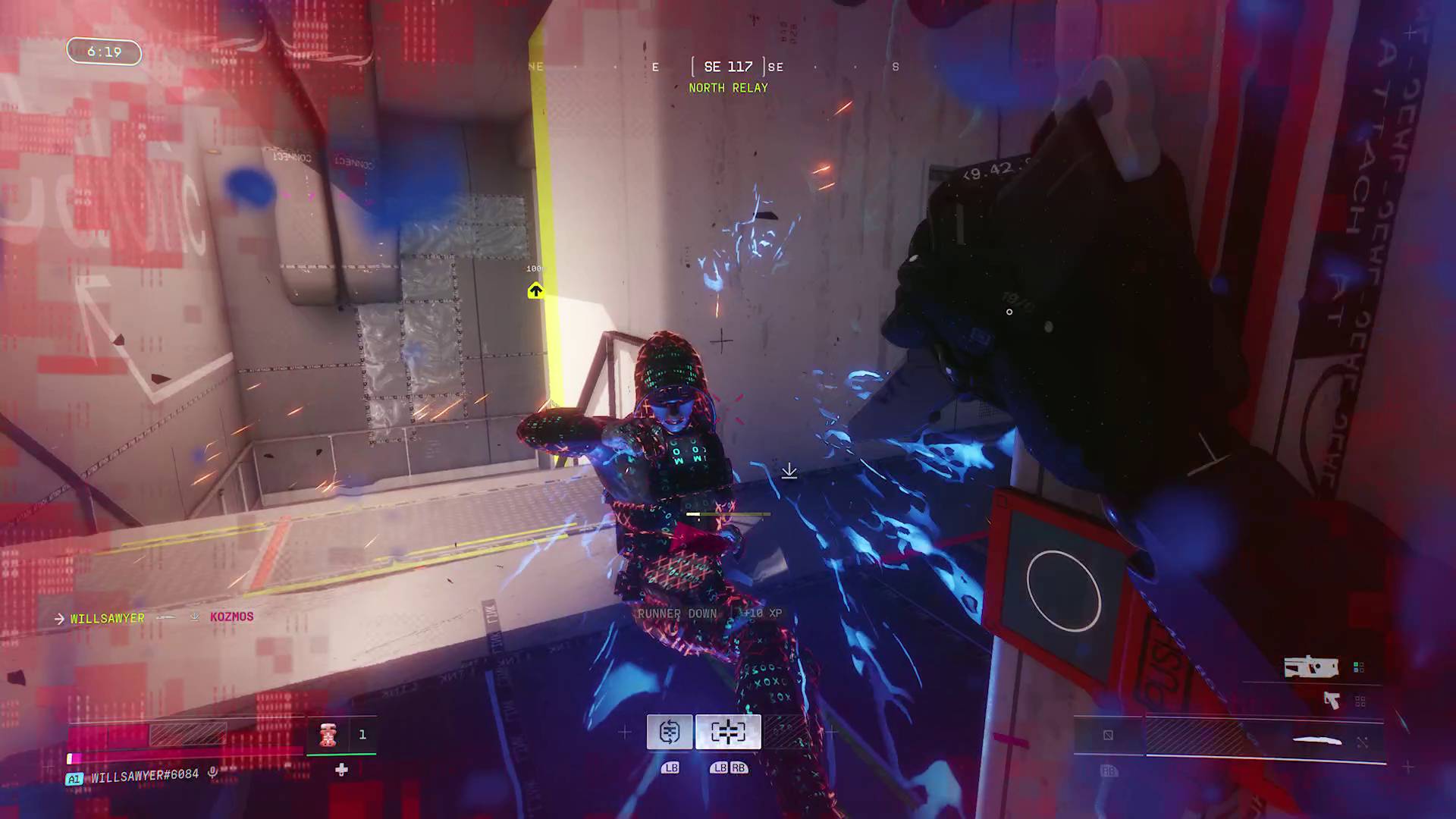Click the grenade item icon showing count 1

click(x=328, y=735)
